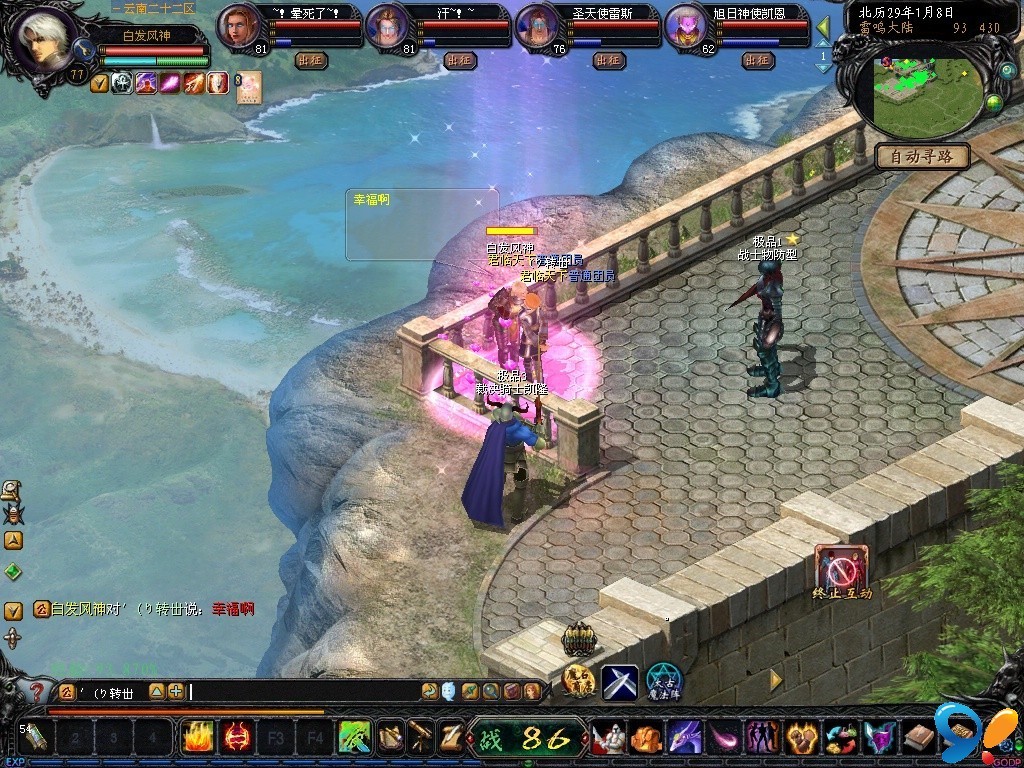Click the 自动寻路 auto-pathfinding button
Screen dimensions: 1024x768
click(922, 156)
